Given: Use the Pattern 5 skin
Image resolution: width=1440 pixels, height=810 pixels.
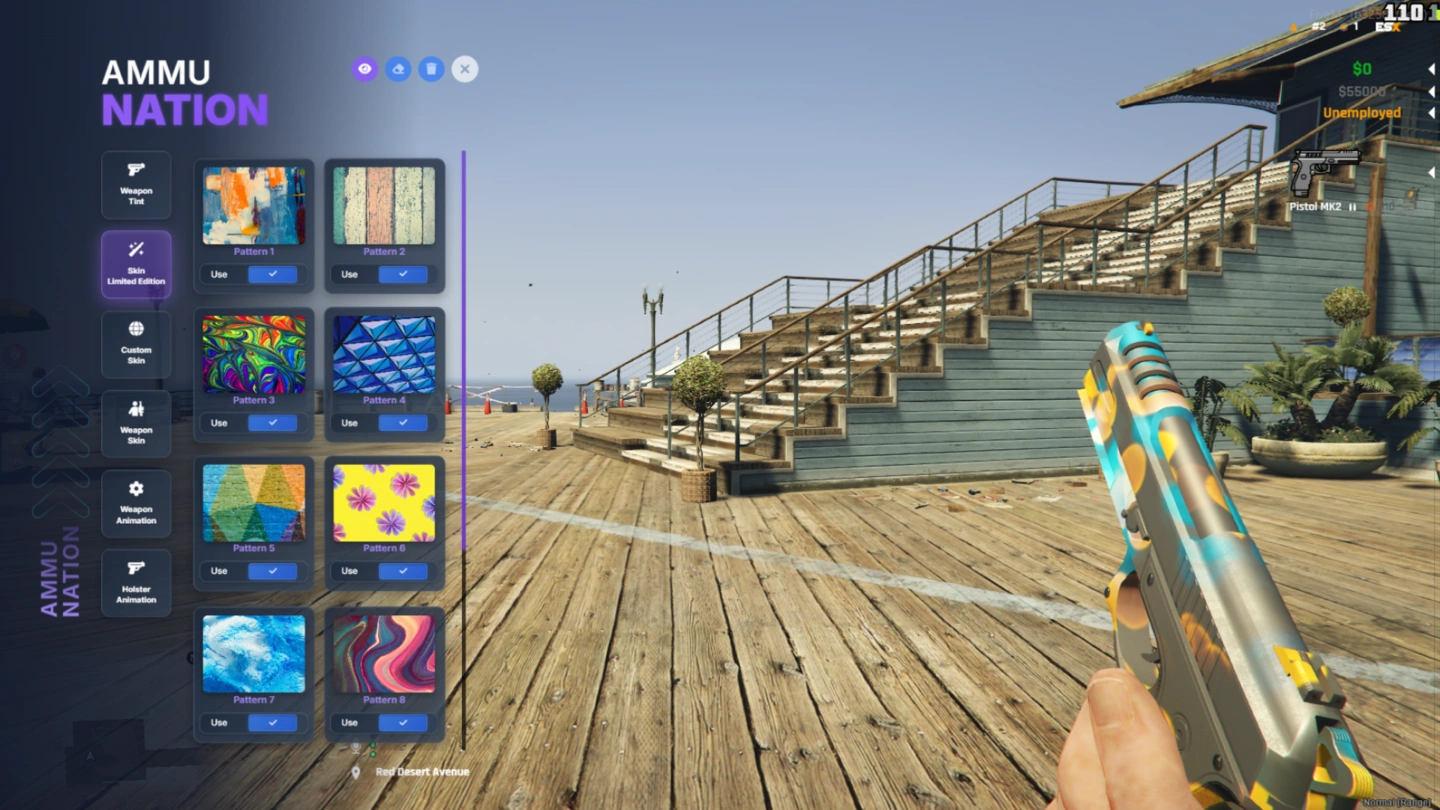Looking at the screenshot, I should pos(272,571).
